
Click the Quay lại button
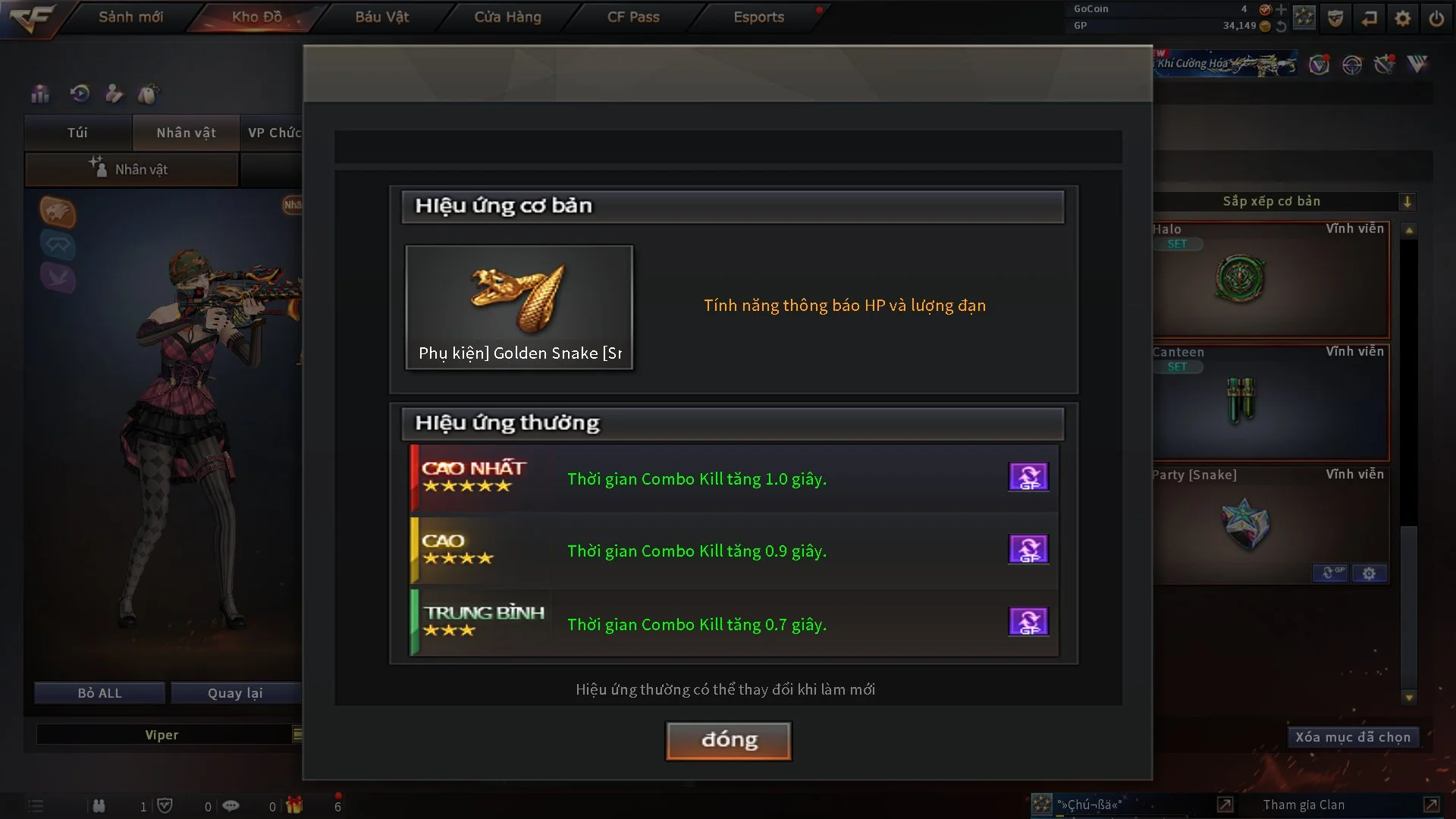(x=235, y=693)
